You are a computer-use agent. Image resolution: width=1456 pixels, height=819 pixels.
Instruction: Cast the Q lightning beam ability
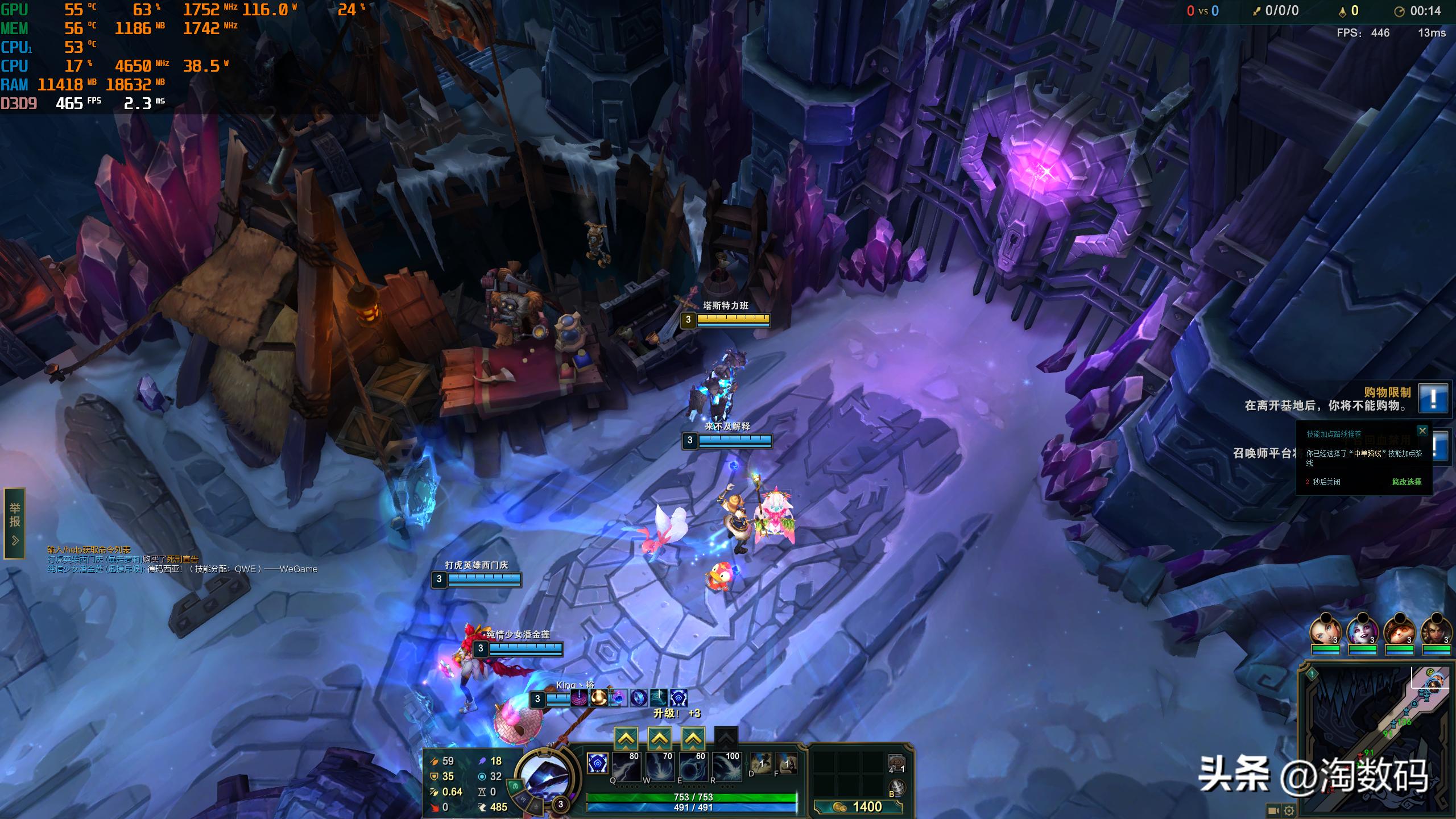[x=626, y=767]
